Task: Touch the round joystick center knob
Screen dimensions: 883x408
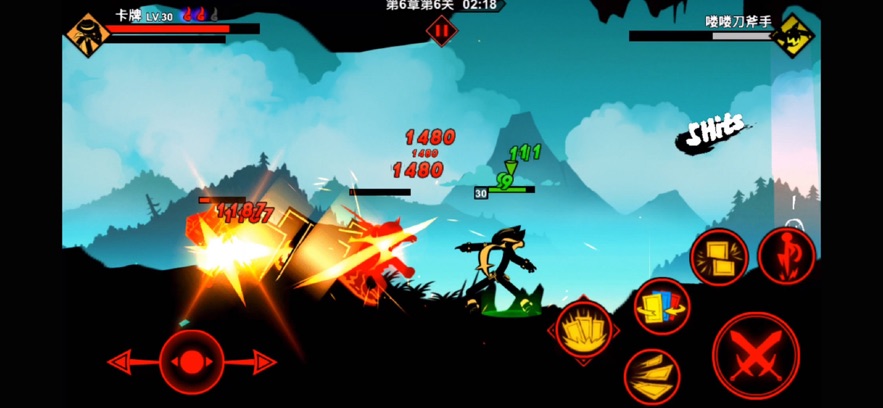Action: 191,361
